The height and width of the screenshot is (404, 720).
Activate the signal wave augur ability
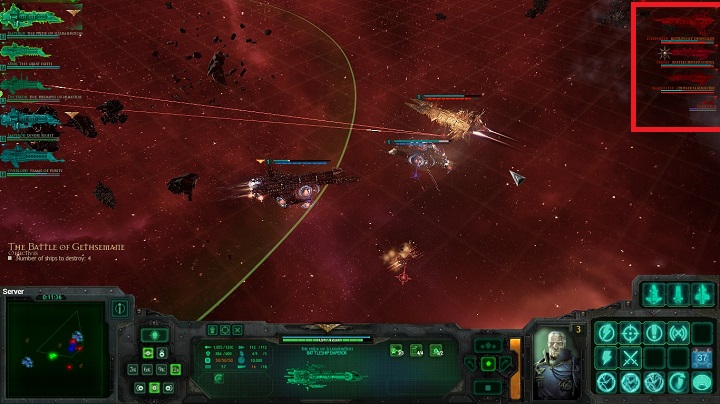coord(678,333)
